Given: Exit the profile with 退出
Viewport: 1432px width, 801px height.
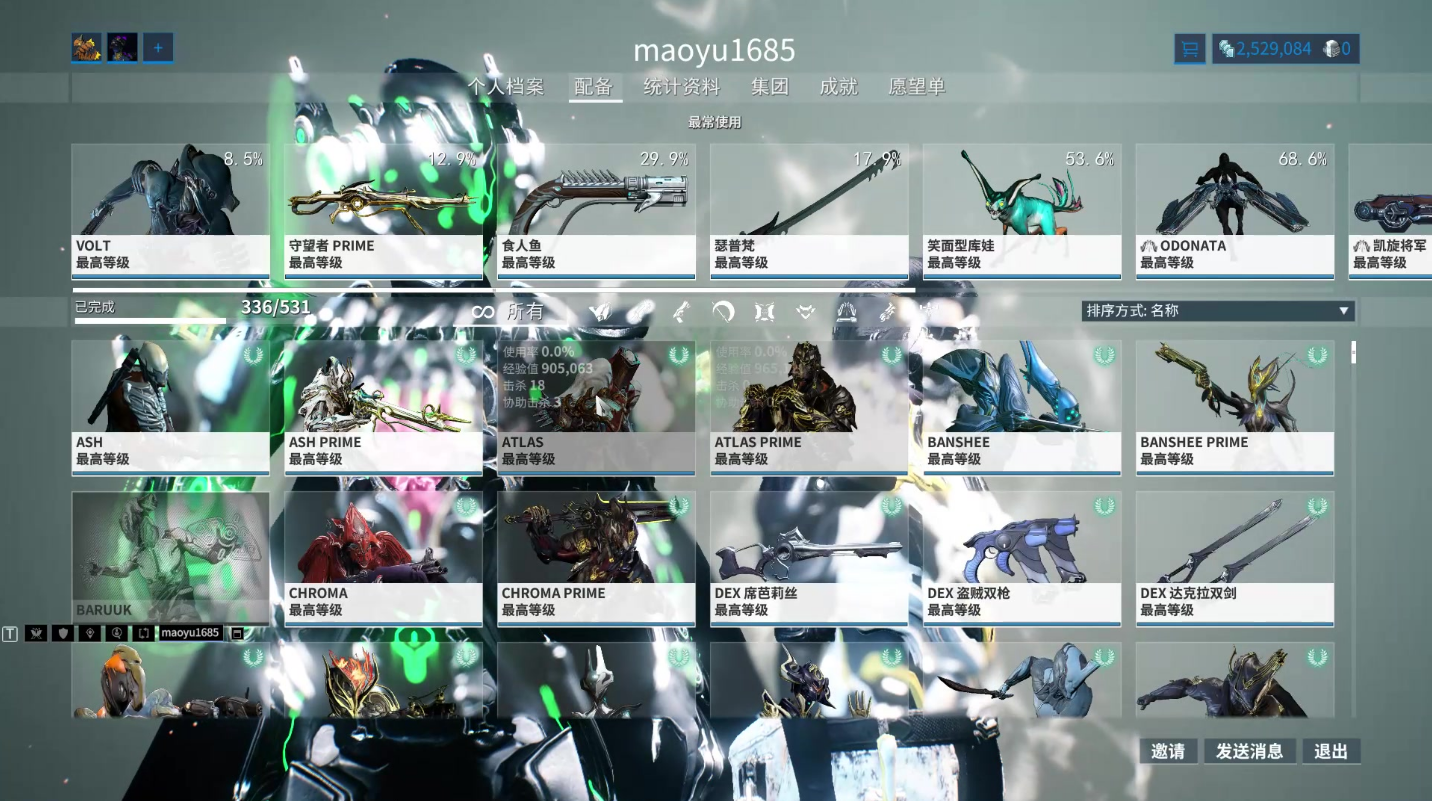Looking at the screenshot, I should pyautogui.click(x=1331, y=751).
